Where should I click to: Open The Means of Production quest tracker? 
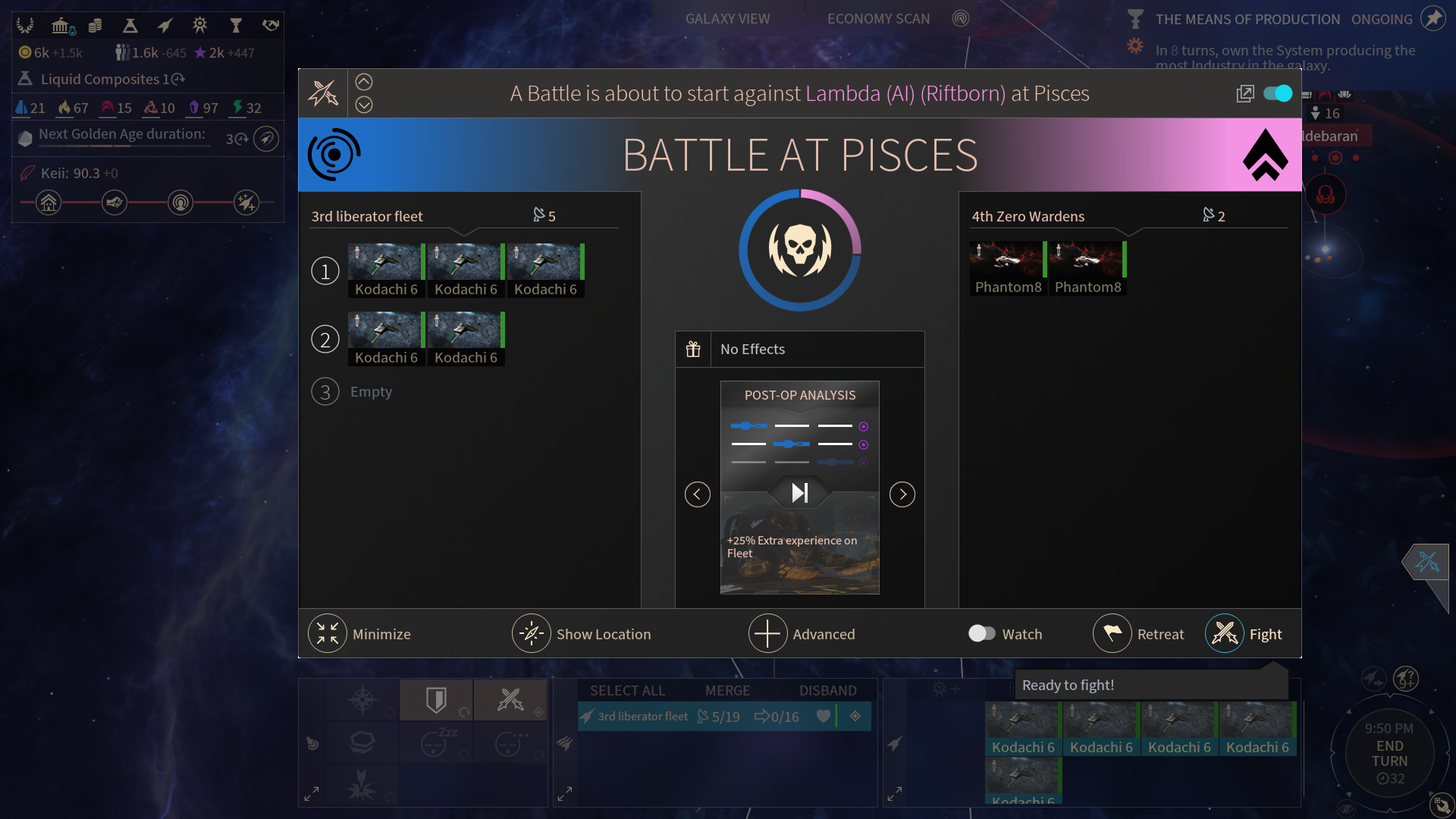[x=1247, y=20]
